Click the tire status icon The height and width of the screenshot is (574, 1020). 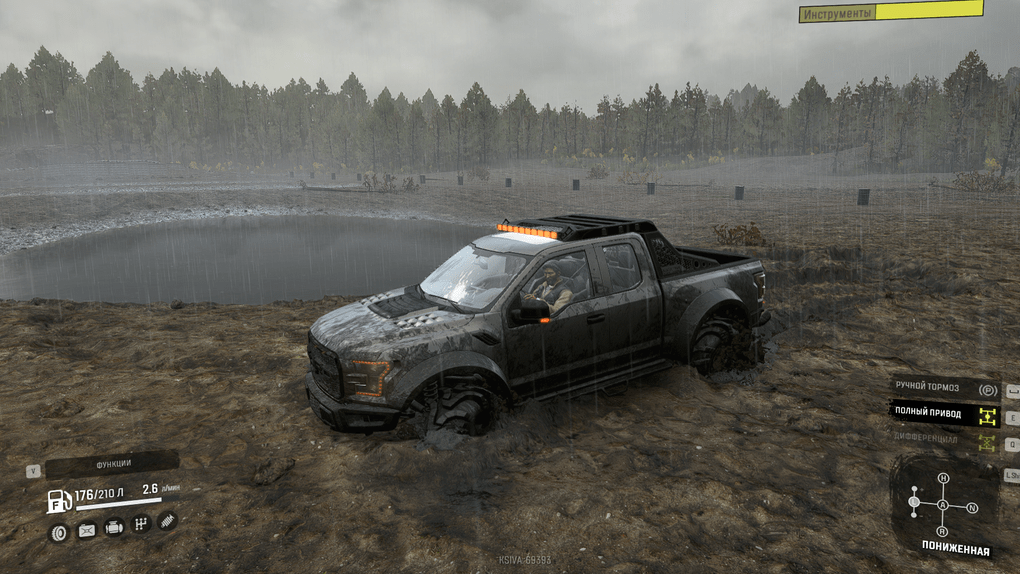point(60,532)
